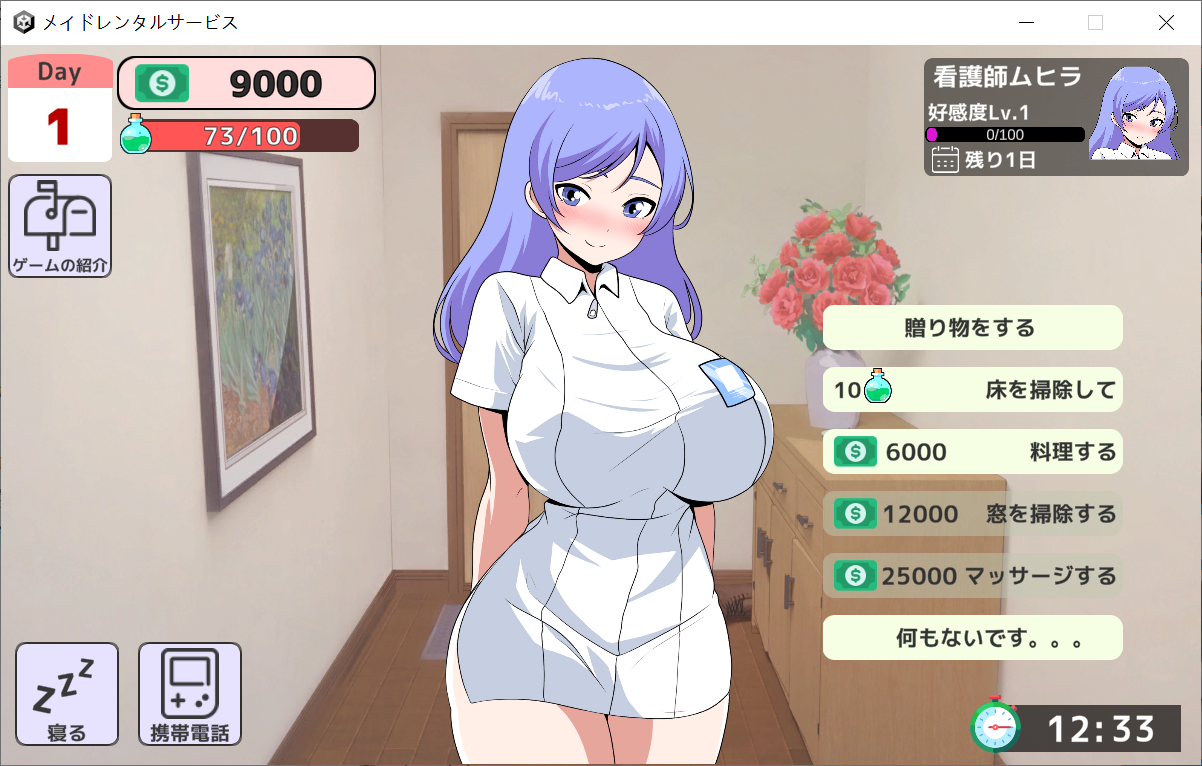Select the 何もないです。。。 reply
This screenshot has height=766, width=1202.
coord(972,638)
